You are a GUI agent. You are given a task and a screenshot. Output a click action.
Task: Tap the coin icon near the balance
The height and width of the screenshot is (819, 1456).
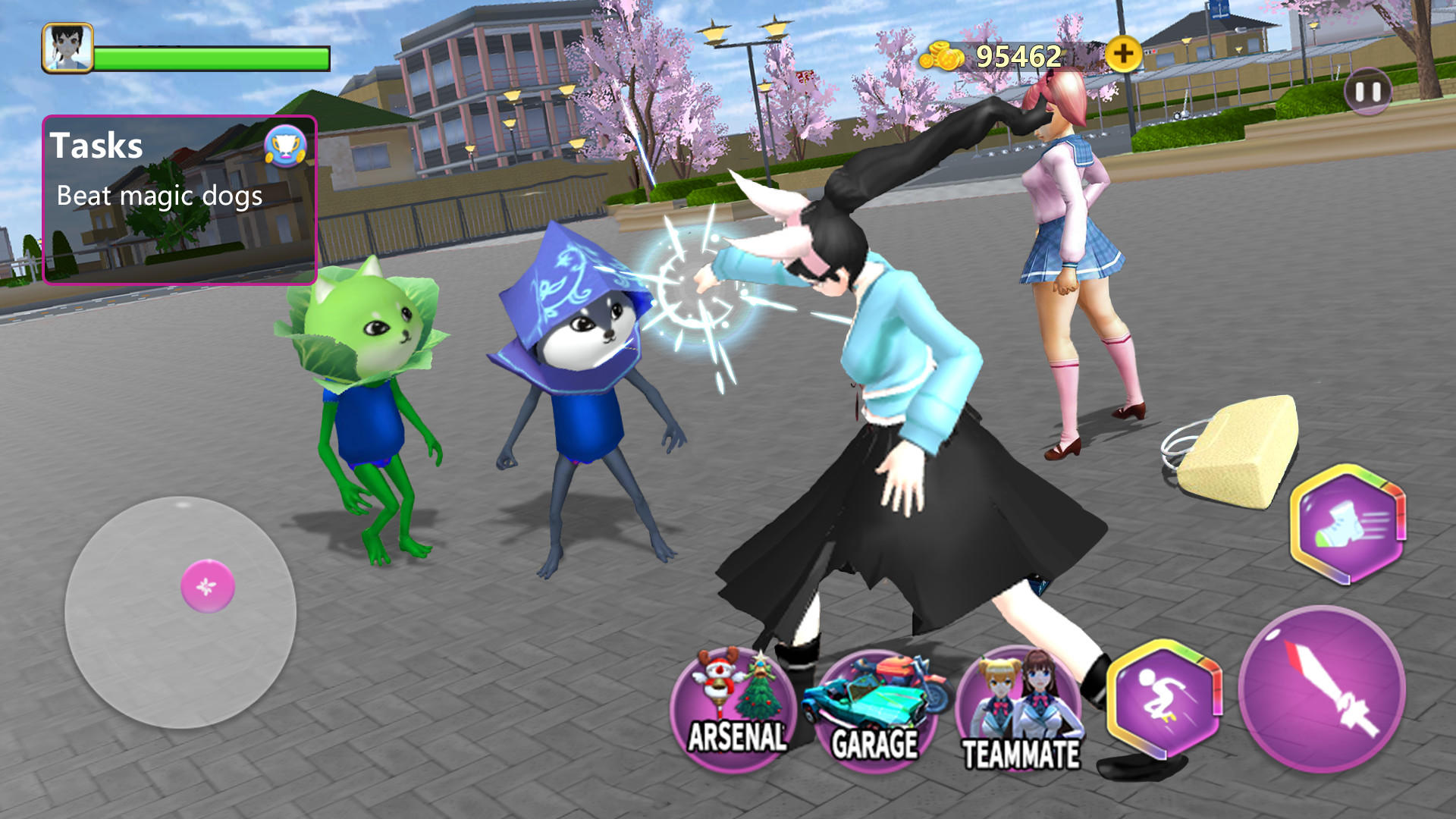[x=941, y=55]
